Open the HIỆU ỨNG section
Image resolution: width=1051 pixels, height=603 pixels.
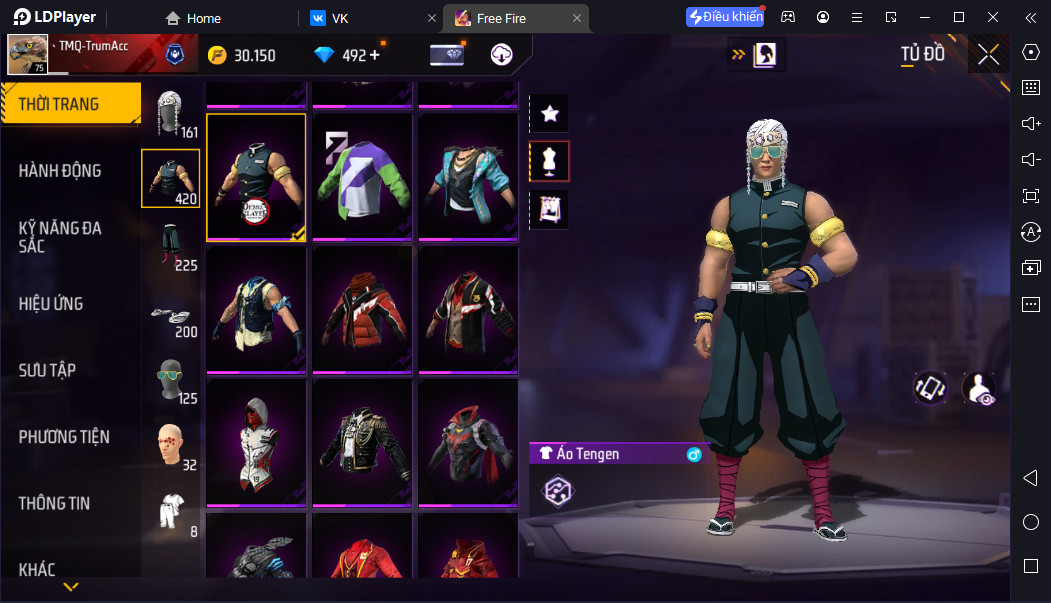click(51, 304)
